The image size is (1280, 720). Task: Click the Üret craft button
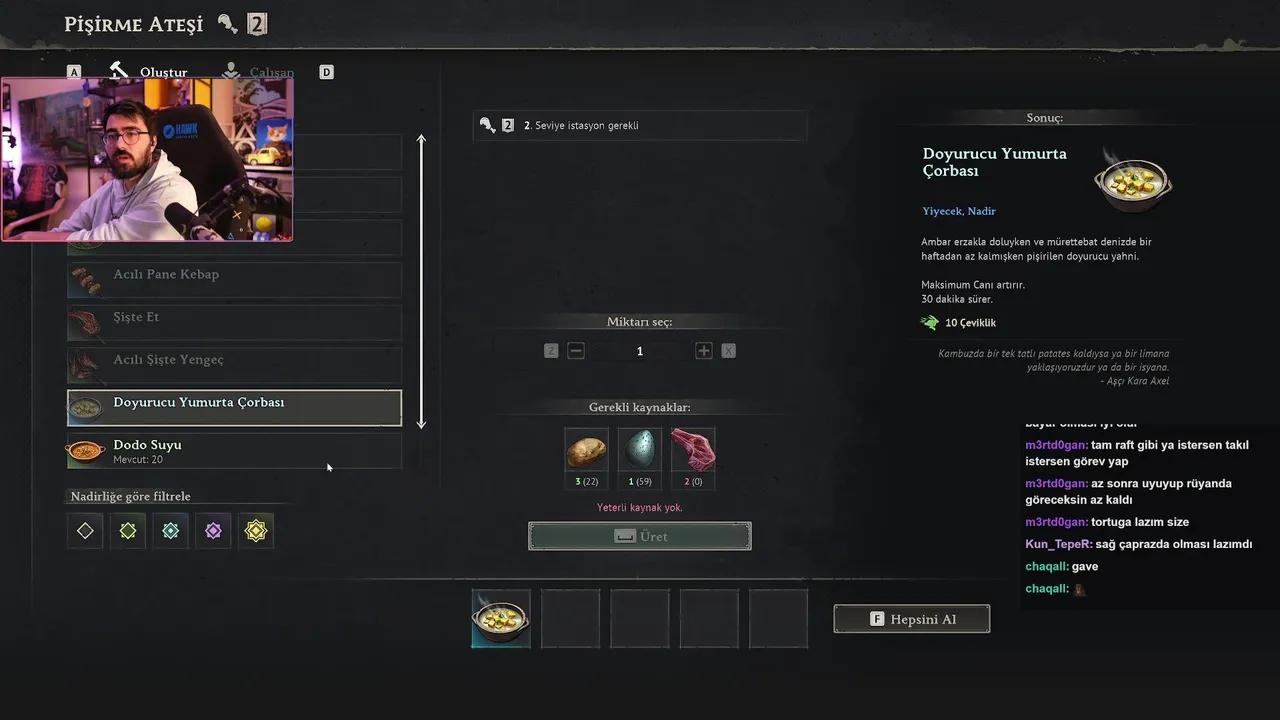point(640,536)
